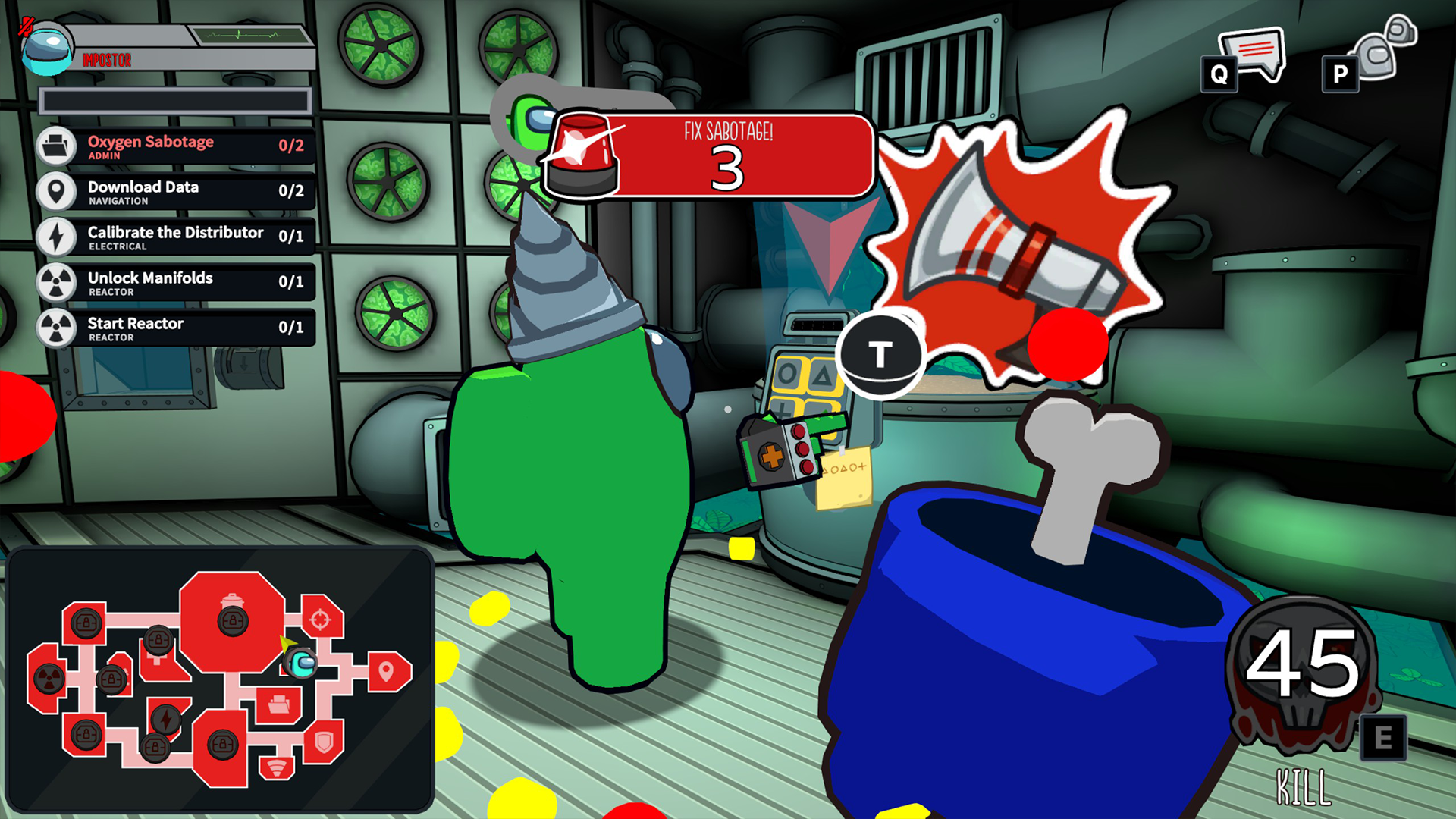Viewport: 1456px width, 819px height.
Task: Select the navigation pin room on minimap
Action: pos(386,671)
